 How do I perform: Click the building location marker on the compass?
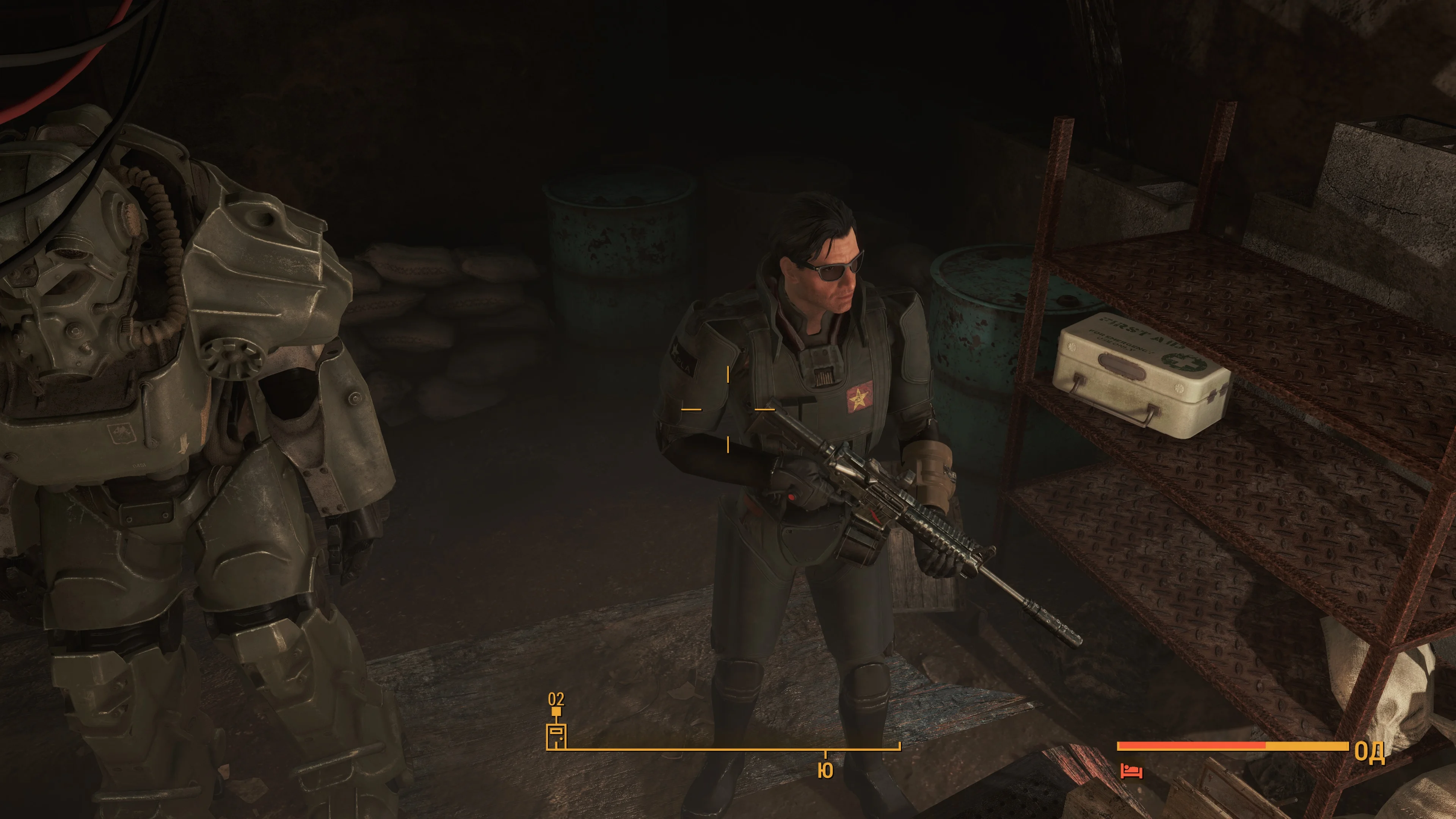(556, 735)
